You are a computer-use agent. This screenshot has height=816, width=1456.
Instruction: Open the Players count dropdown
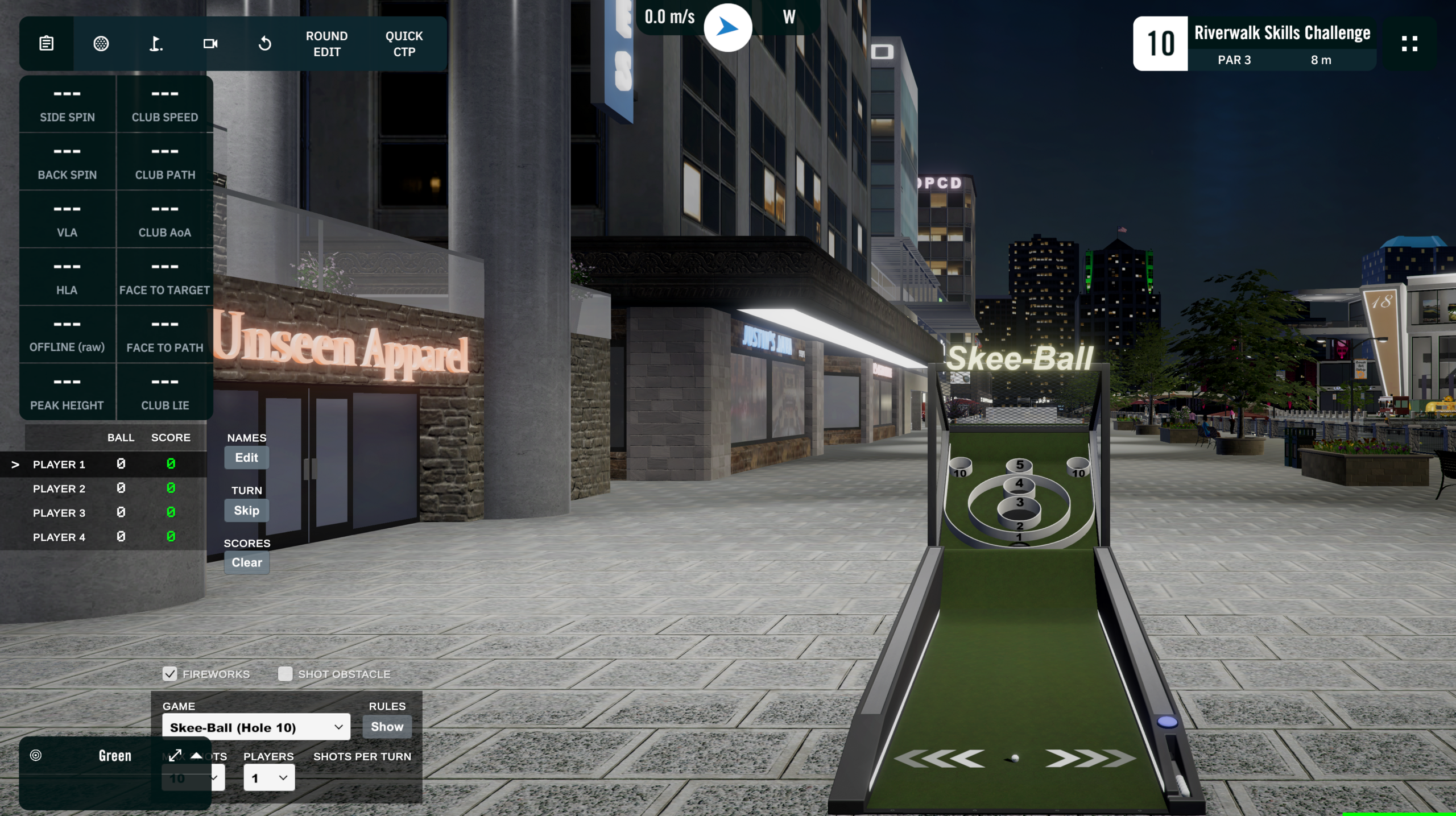click(269, 778)
